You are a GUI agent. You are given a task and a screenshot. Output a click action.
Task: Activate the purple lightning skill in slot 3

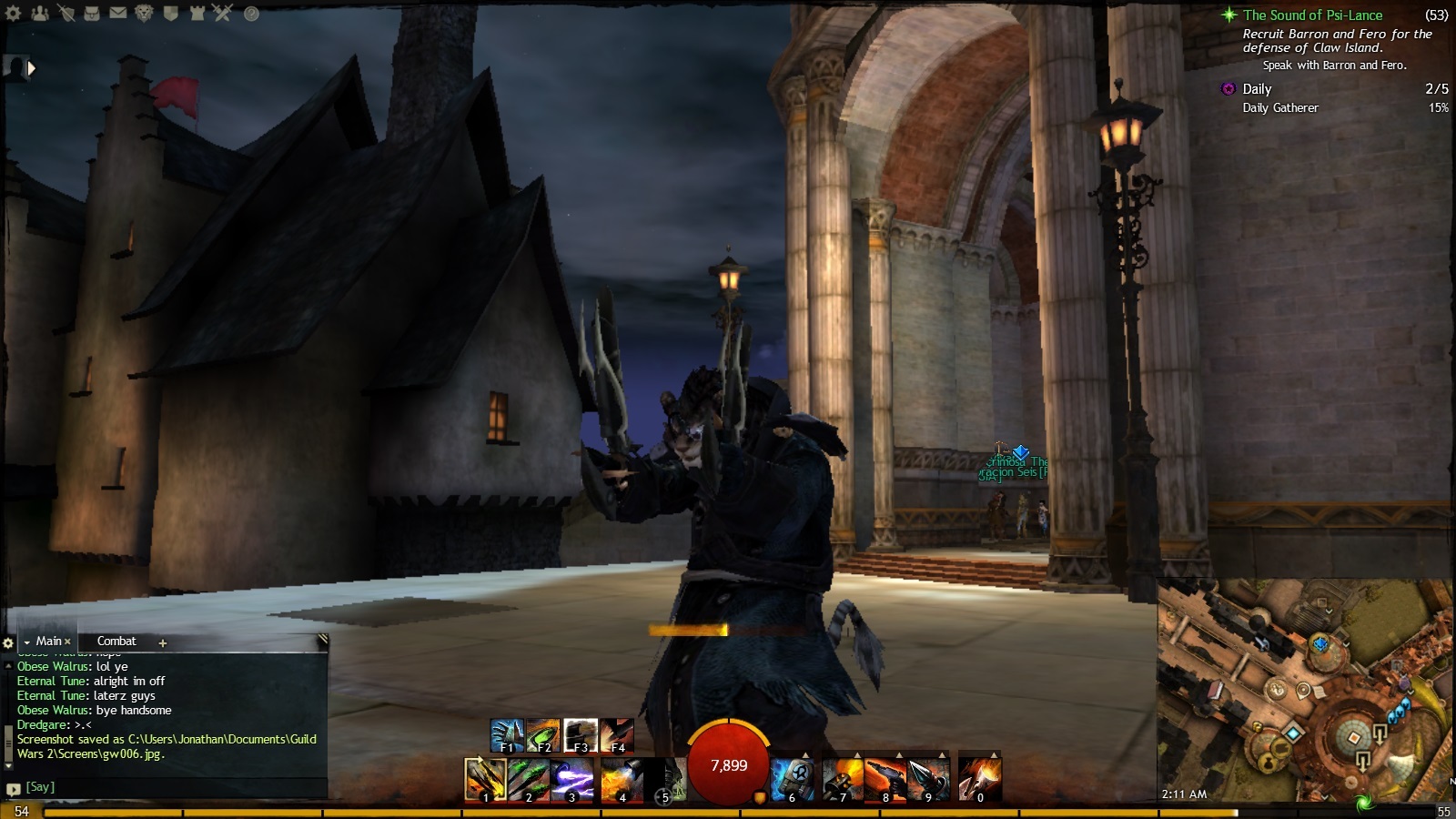[572, 780]
